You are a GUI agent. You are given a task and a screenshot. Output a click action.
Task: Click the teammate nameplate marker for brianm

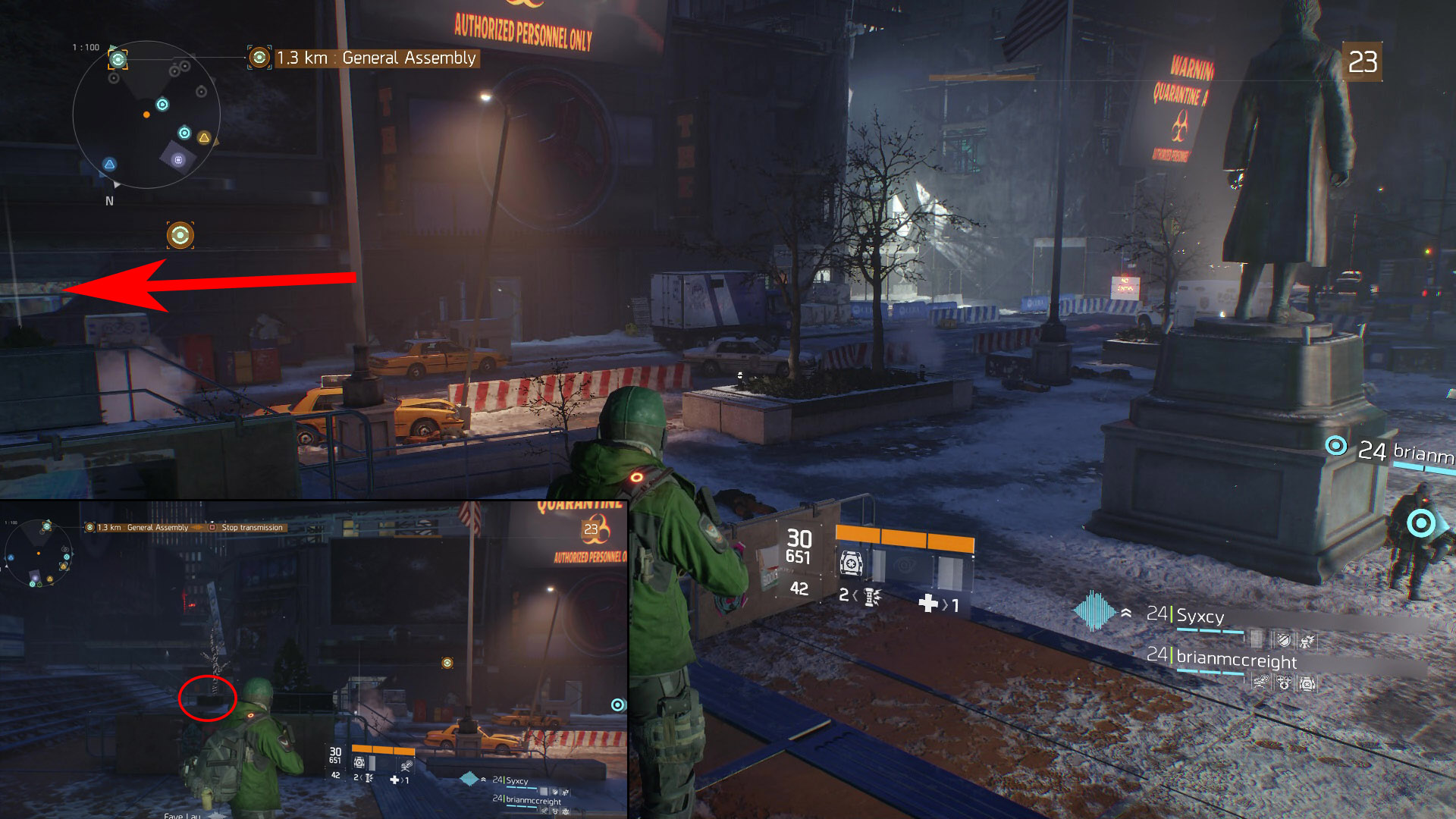(x=1336, y=446)
